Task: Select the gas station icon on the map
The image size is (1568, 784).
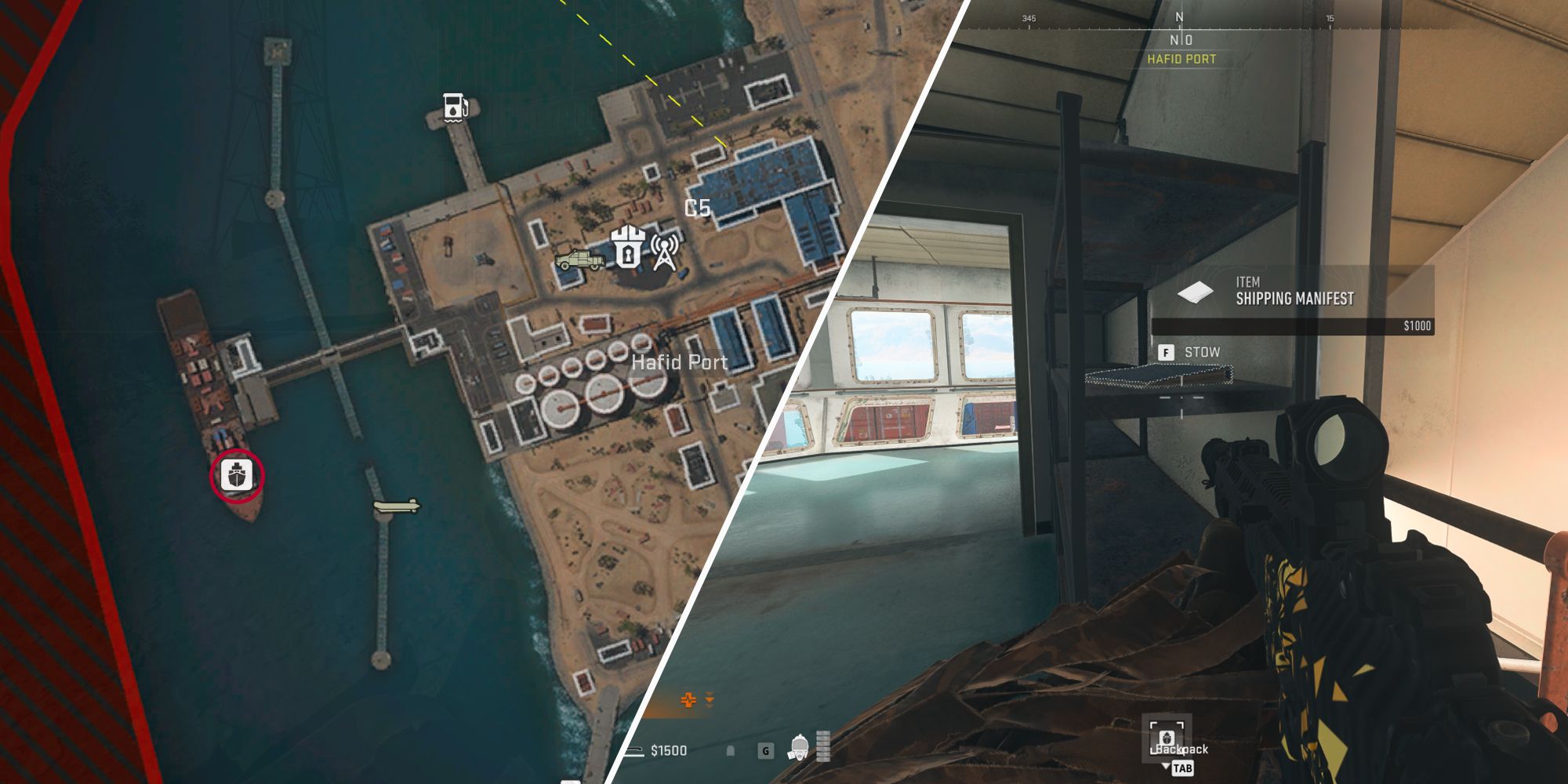Action: (x=454, y=106)
